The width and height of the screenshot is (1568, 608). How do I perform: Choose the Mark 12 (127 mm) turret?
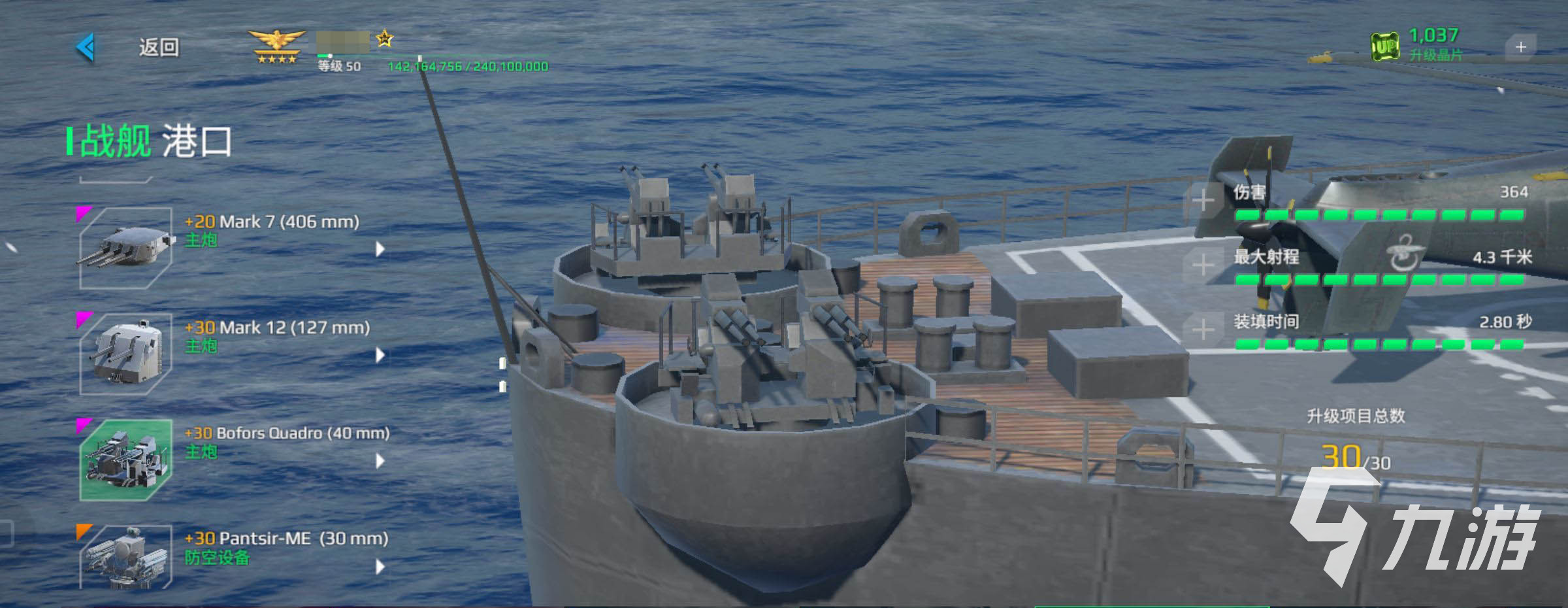point(126,354)
